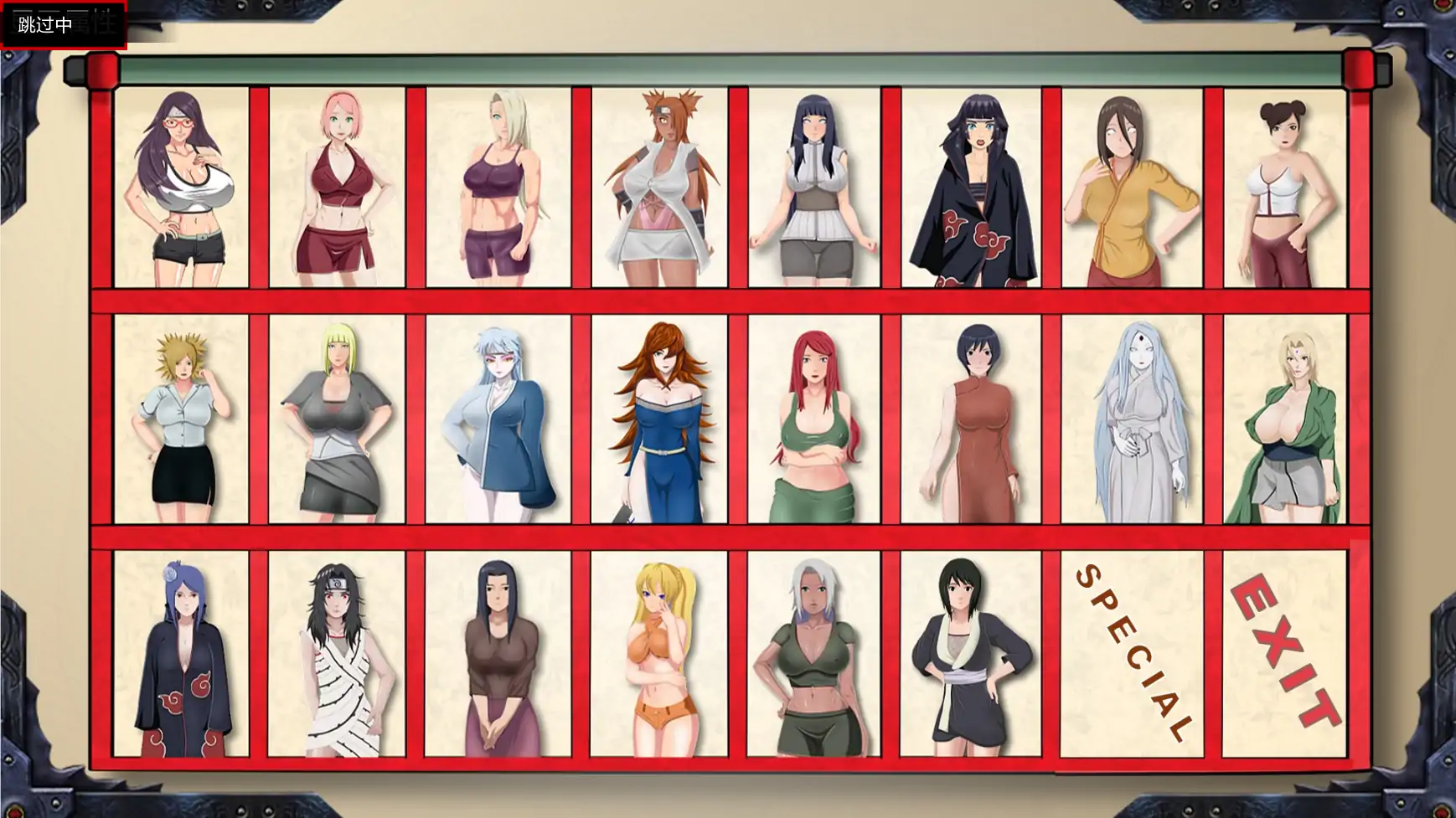The image size is (1456, 818).
Task: Select Mei Terumi, the long auburn-haired character
Action: (x=658, y=419)
